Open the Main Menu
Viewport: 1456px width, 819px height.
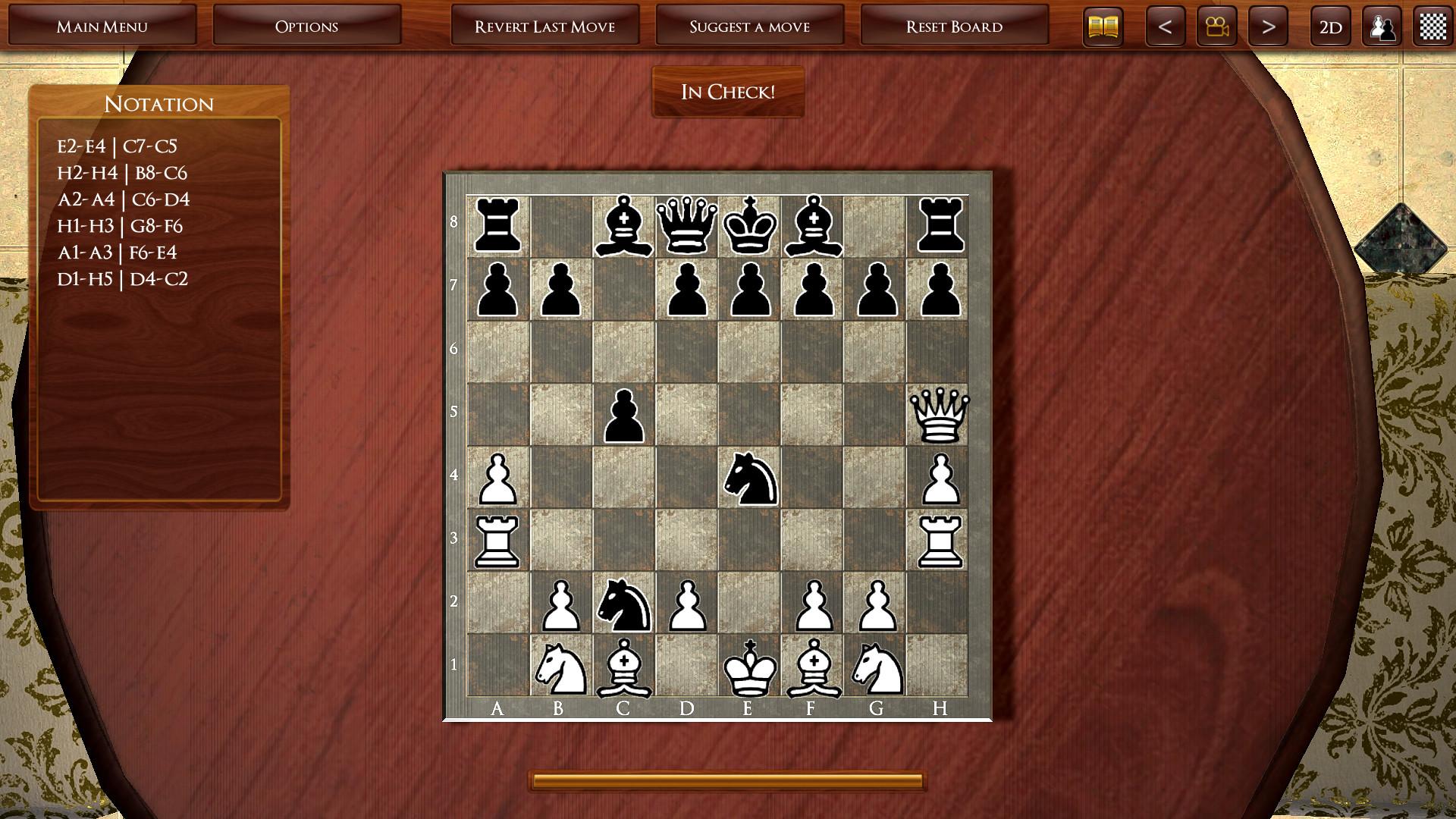tap(103, 25)
